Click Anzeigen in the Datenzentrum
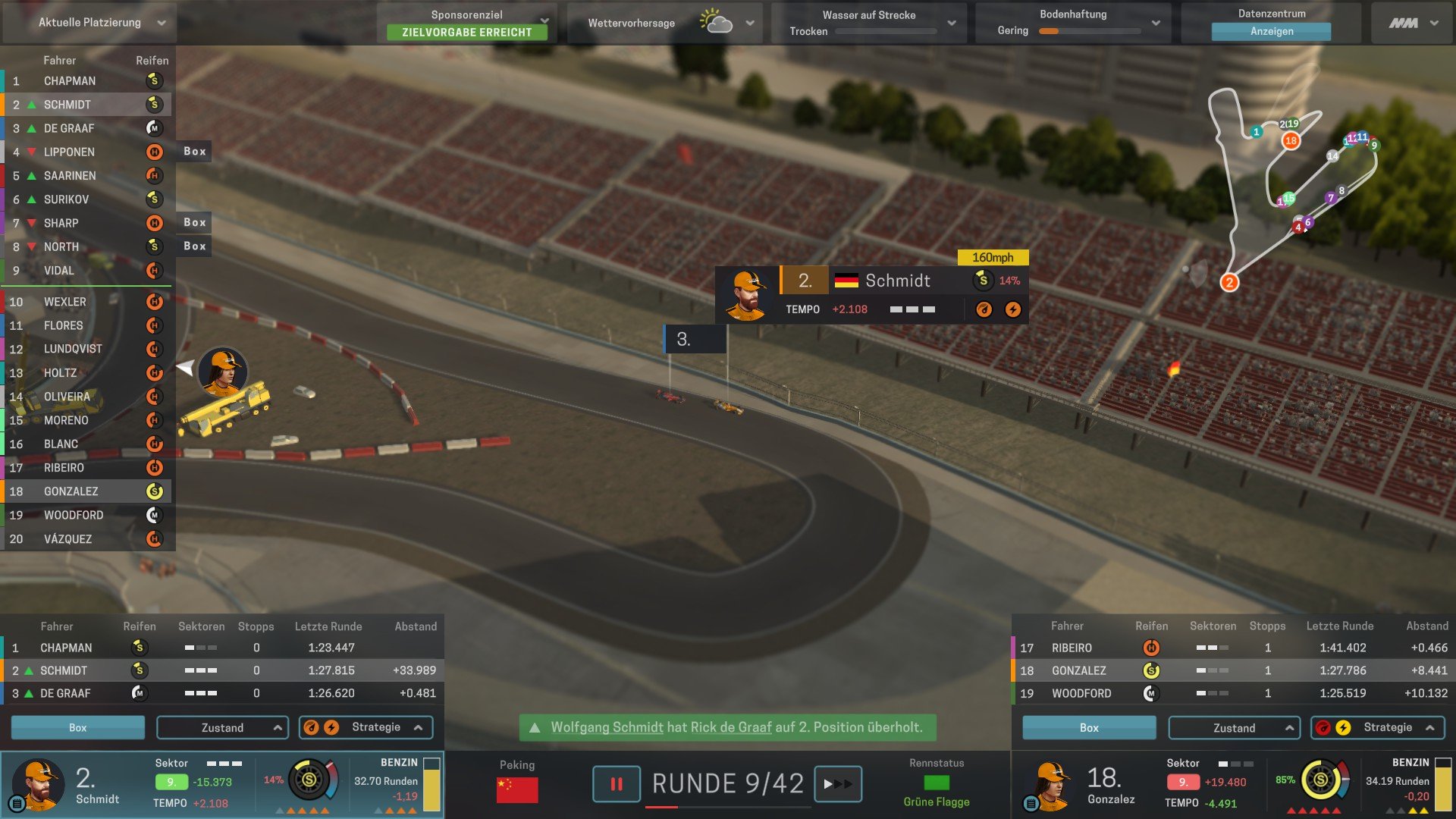Viewport: 1456px width, 819px height. [x=1271, y=32]
